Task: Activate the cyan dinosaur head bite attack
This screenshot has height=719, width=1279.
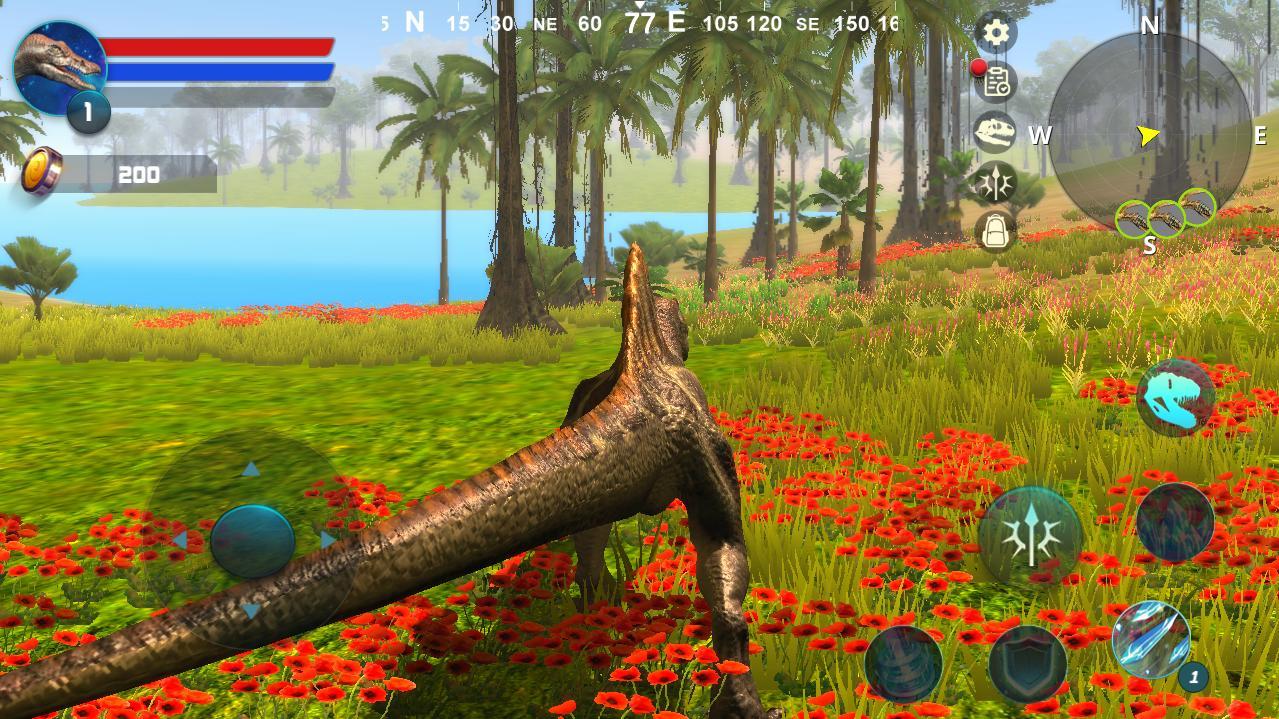Action: click(x=1176, y=397)
